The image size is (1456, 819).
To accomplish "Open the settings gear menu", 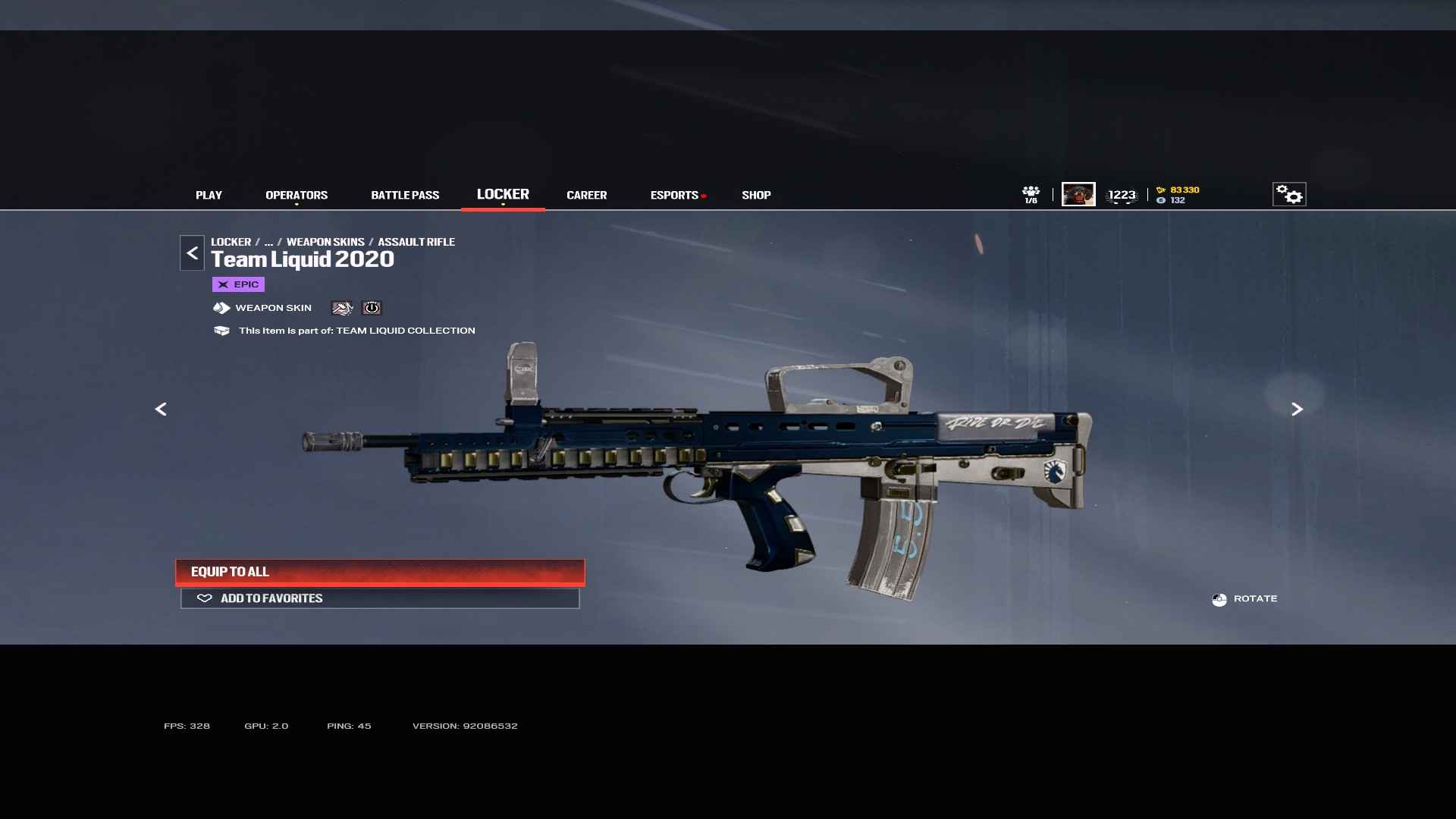I will pyautogui.click(x=1288, y=194).
